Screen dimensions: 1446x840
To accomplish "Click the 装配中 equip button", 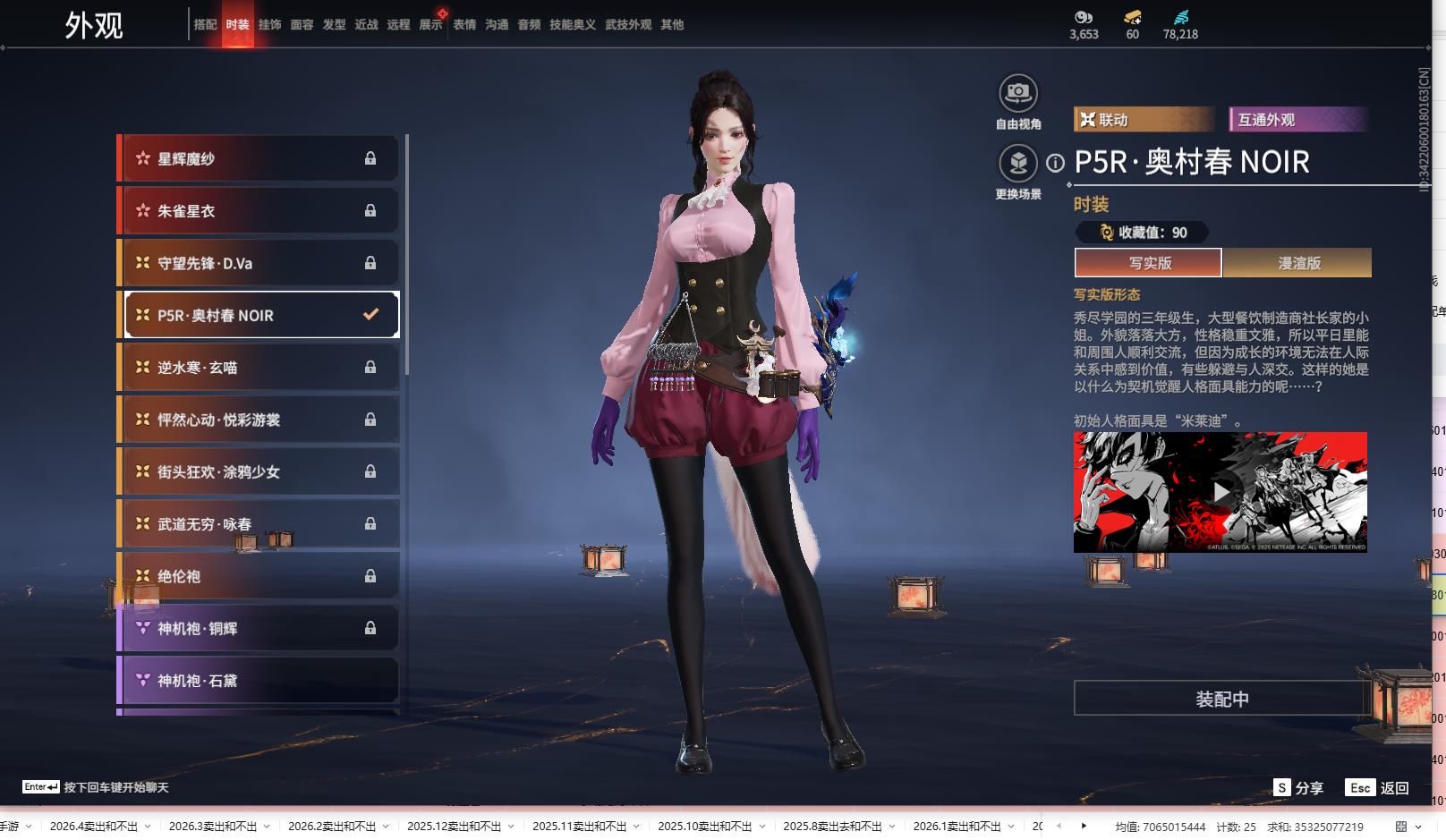I will coord(1221,699).
